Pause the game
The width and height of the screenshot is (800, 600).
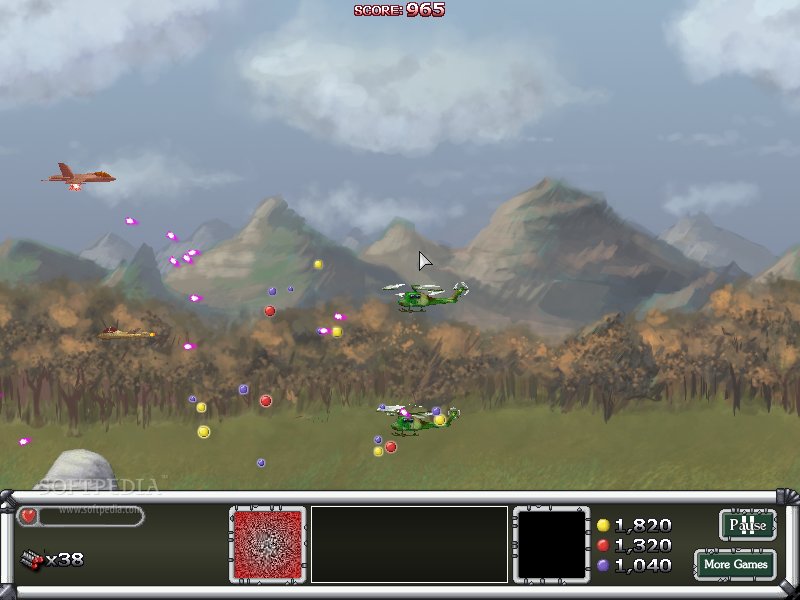coord(747,525)
